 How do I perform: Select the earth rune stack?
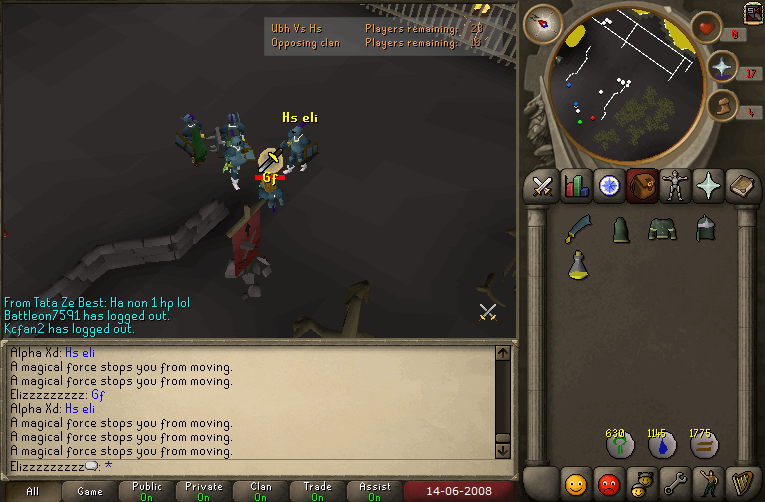click(703, 446)
